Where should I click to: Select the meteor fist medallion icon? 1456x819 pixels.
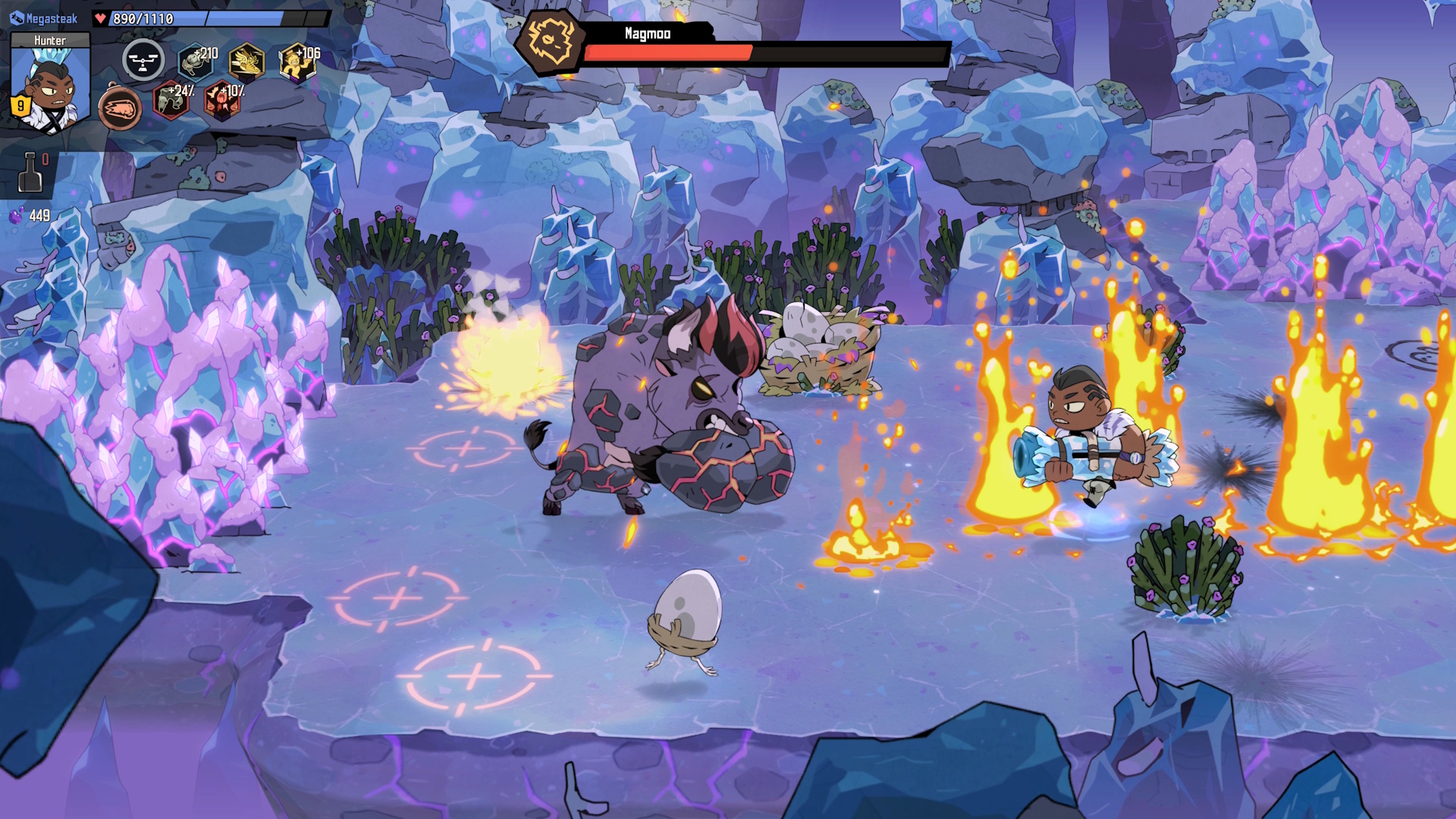click(x=121, y=107)
